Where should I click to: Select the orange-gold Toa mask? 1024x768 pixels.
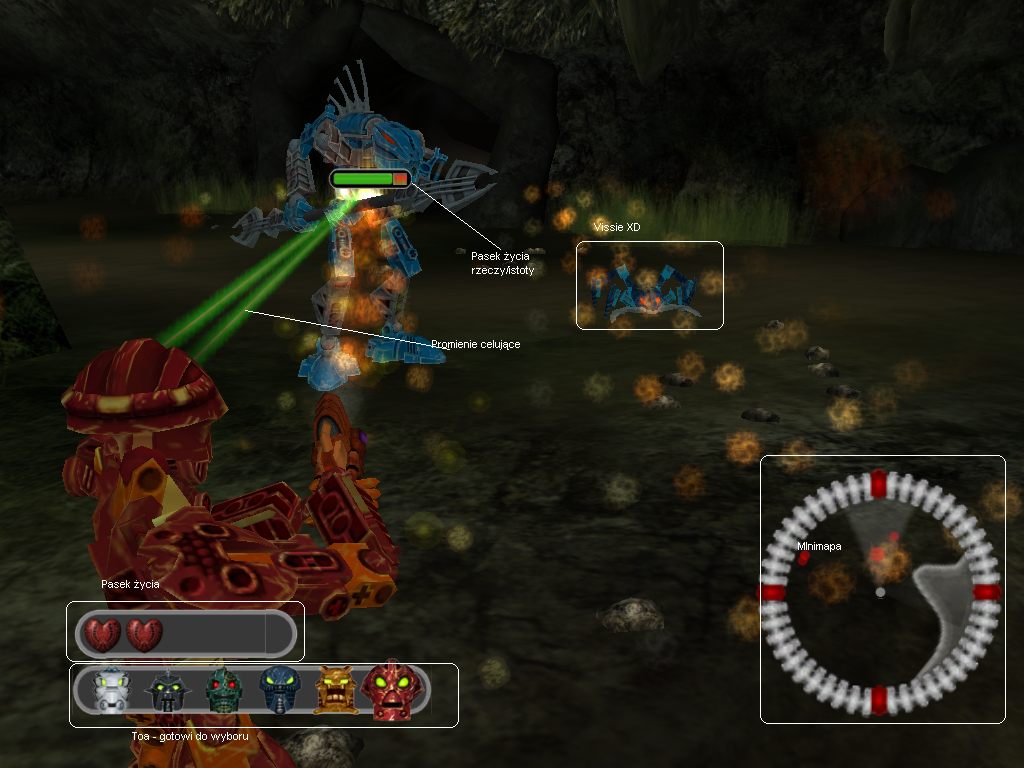click(x=336, y=690)
